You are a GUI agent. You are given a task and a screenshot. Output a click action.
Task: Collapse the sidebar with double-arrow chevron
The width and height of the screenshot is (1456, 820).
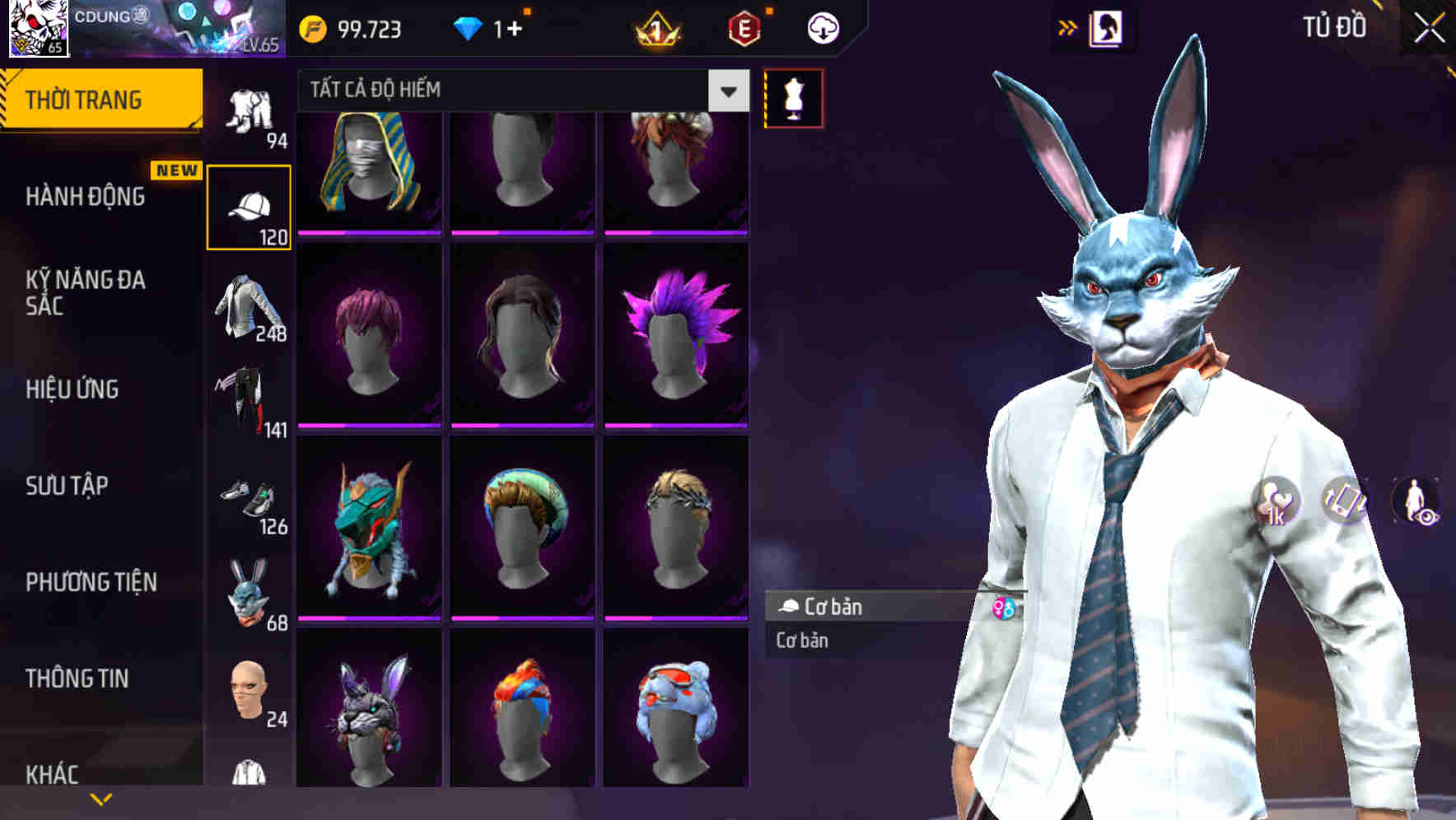[x=1068, y=27]
